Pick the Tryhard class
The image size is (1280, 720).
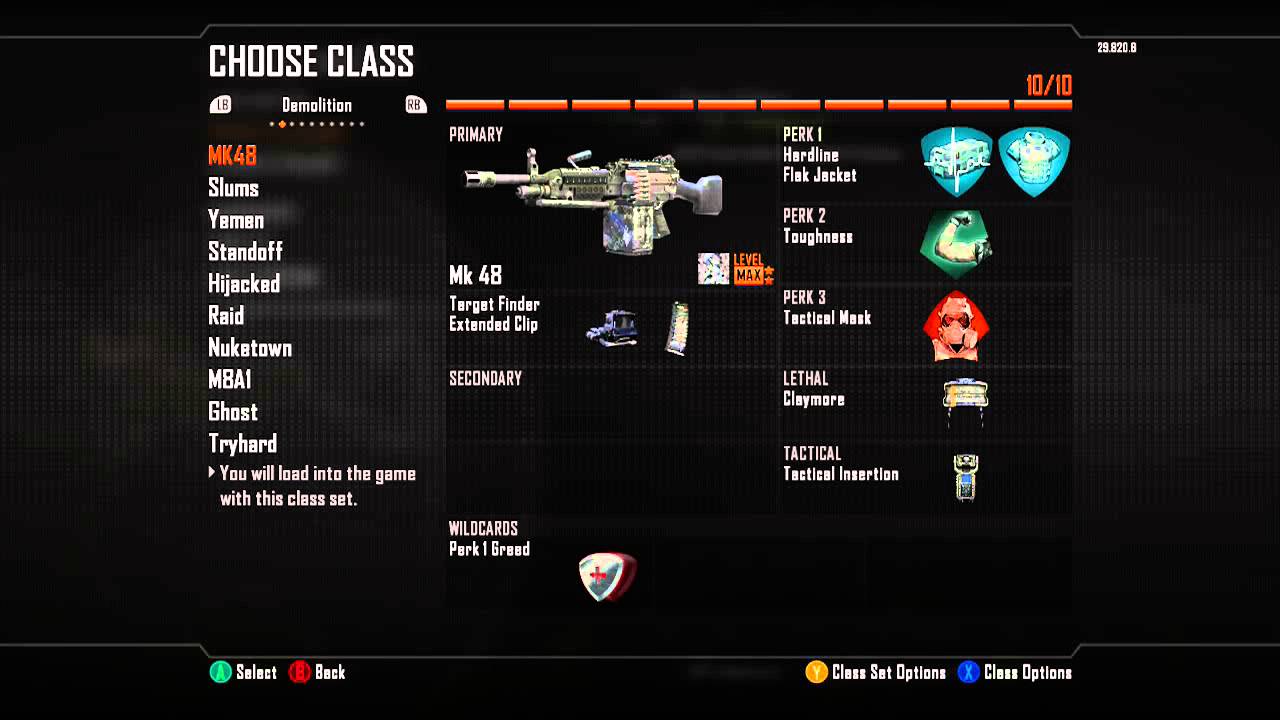pos(242,444)
